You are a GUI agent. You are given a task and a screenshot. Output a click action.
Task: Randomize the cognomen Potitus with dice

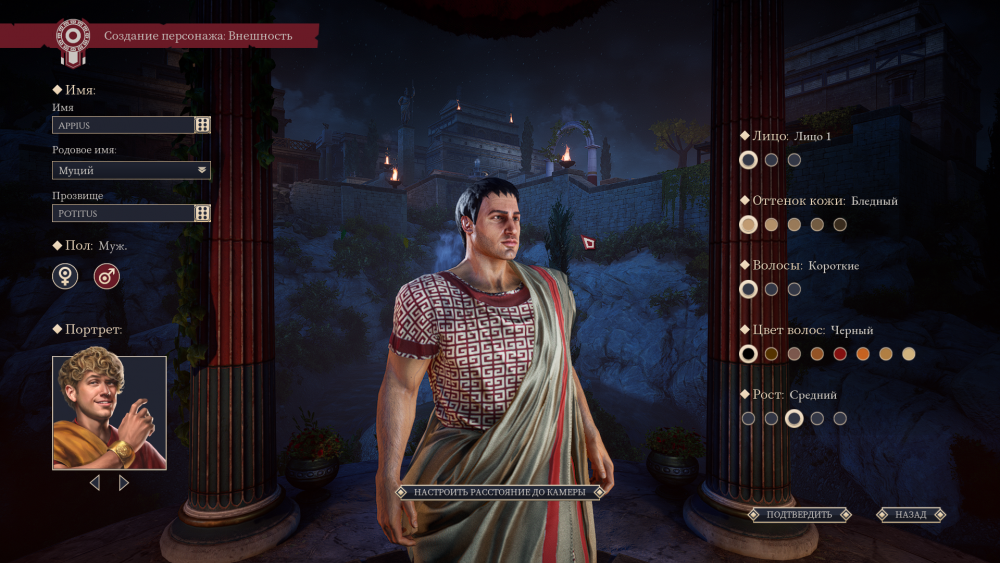[202, 213]
